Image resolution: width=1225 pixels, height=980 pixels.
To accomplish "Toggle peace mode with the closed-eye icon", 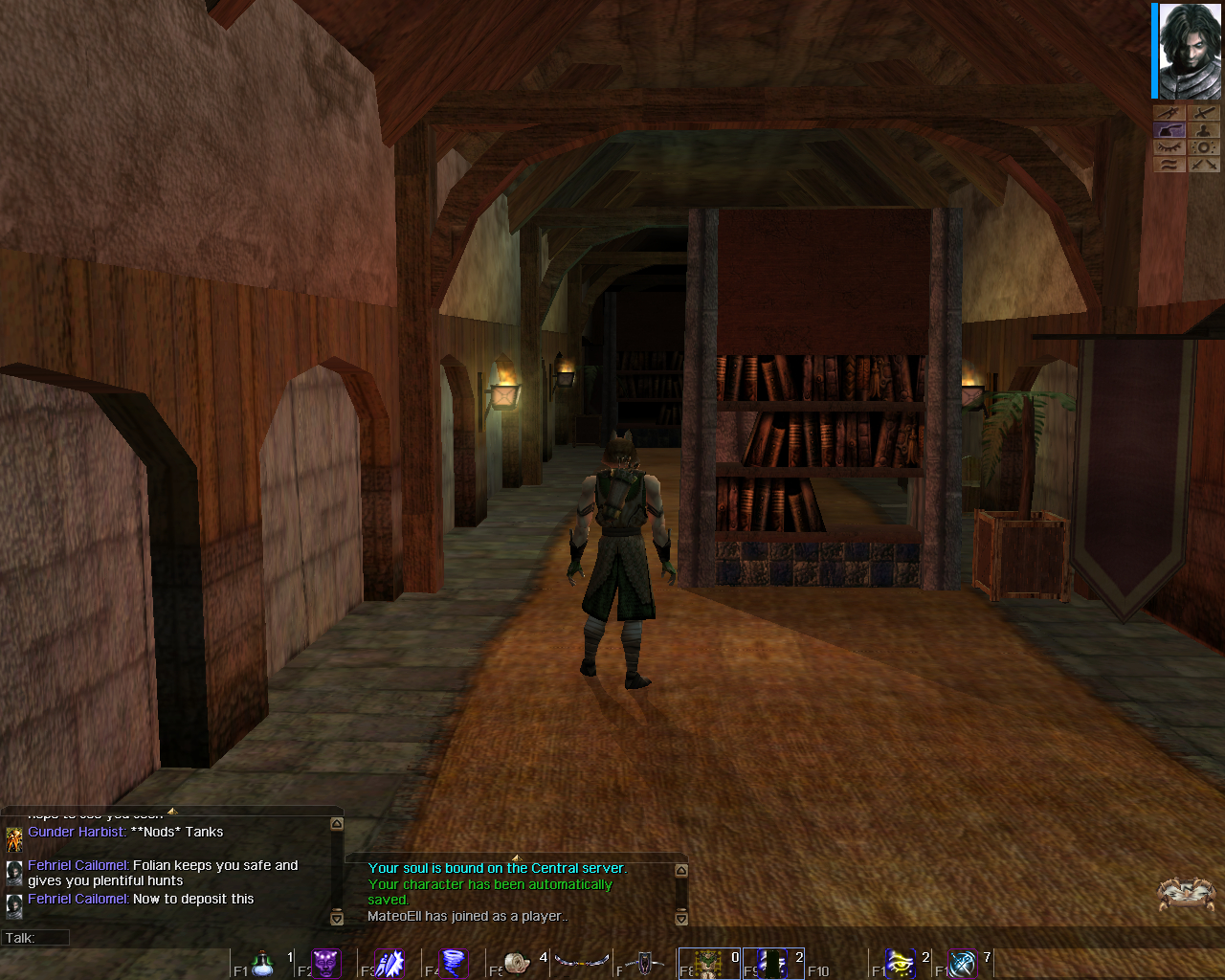I will pyautogui.click(x=1169, y=145).
